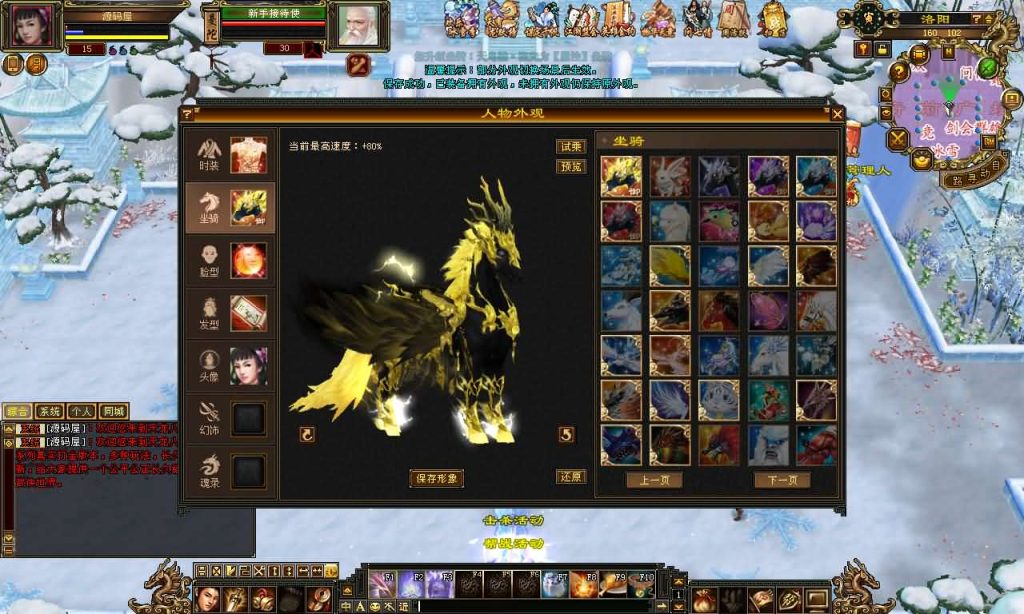The height and width of the screenshot is (614, 1024).
Task: Click the white-bearded elder portrait
Action: (358, 26)
